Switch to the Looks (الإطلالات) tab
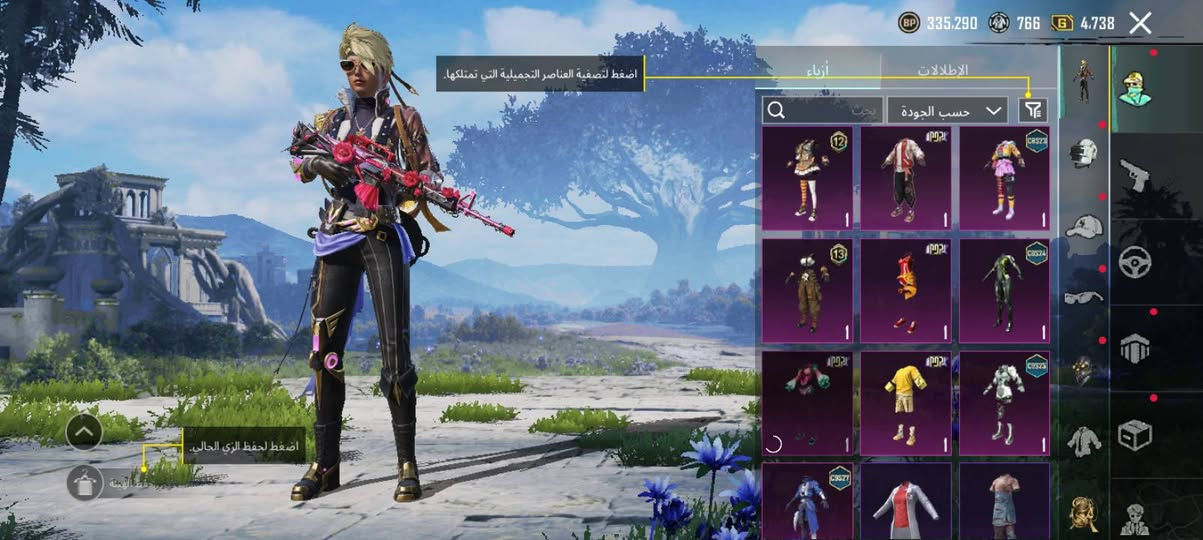The height and width of the screenshot is (540, 1203). (942, 70)
